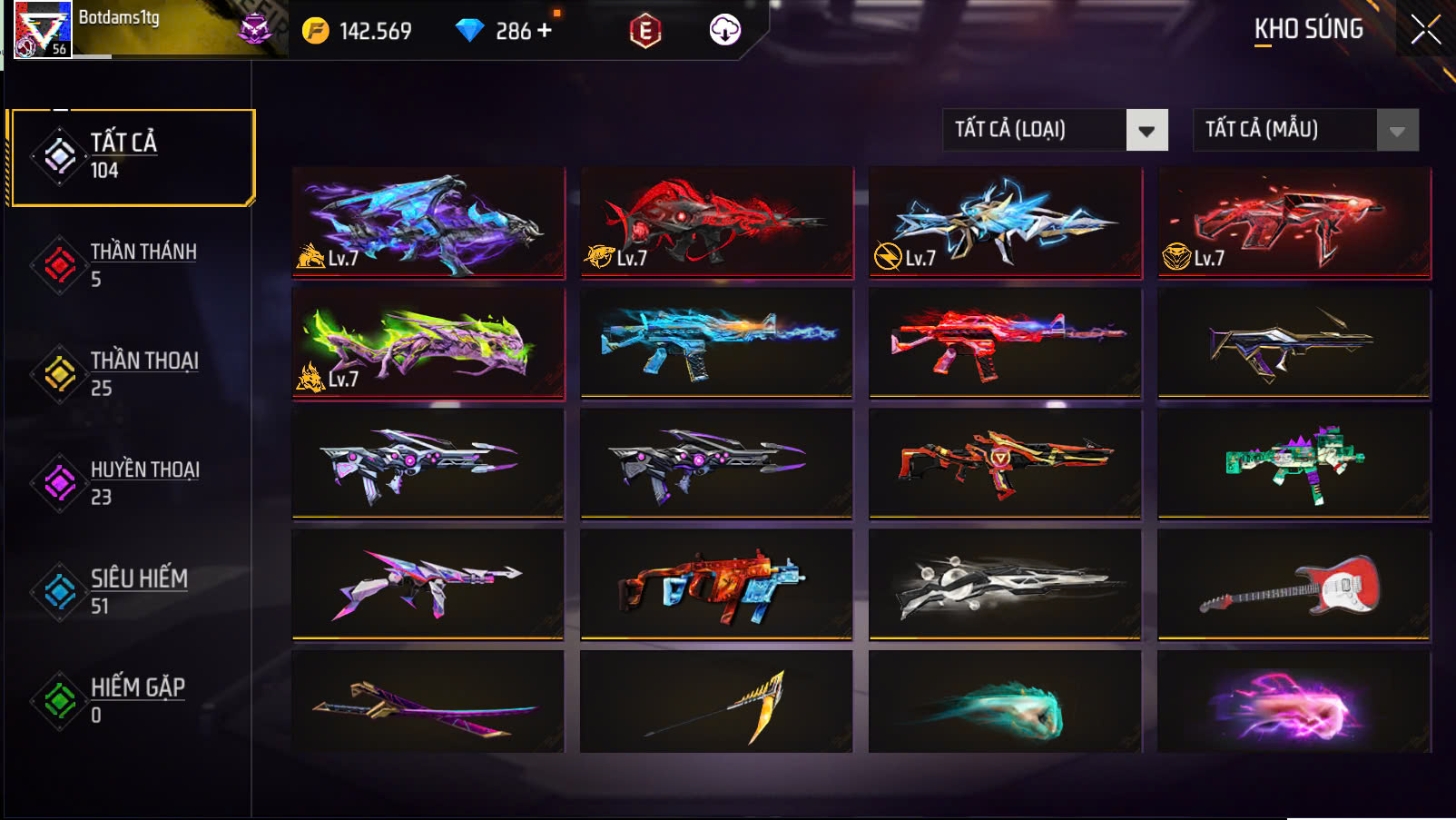Viewport: 1456px width, 820px height.
Task: Click the red E hexagon badge icon
Action: click(x=644, y=32)
